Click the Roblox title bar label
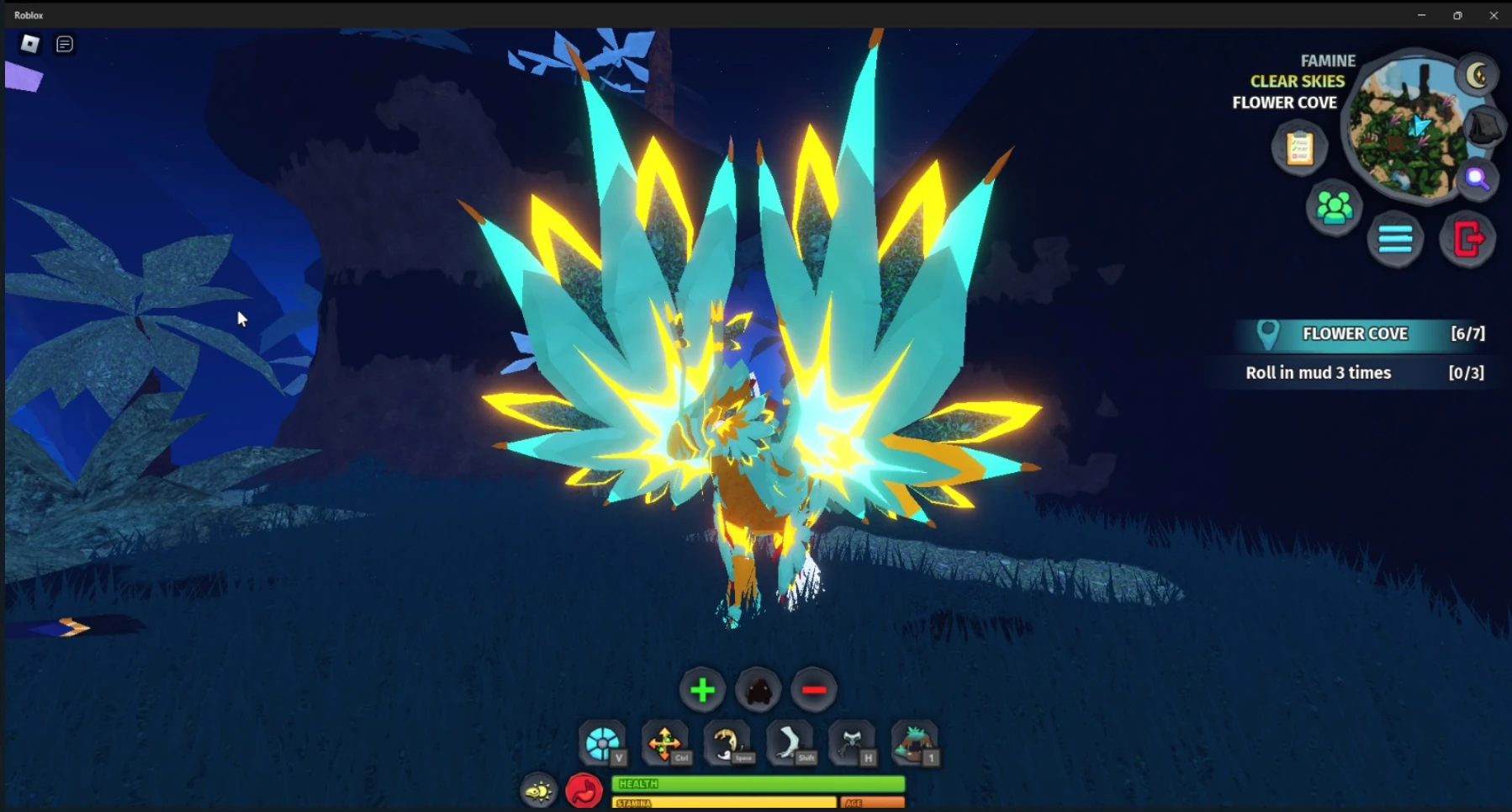The image size is (1512, 812). [29, 14]
